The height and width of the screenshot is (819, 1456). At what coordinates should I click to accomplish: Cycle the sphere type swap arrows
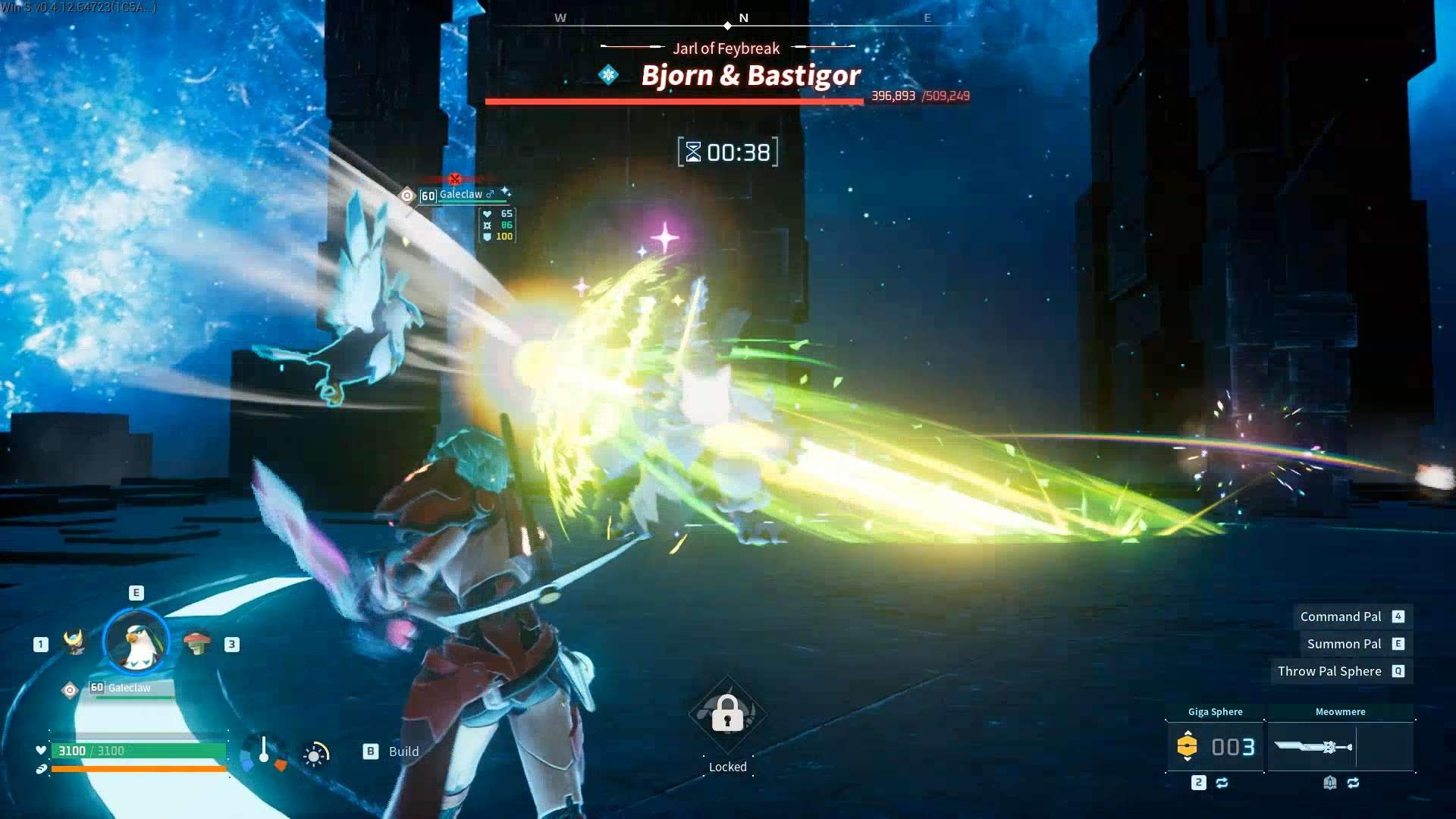pyautogui.click(x=1222, y=783)
